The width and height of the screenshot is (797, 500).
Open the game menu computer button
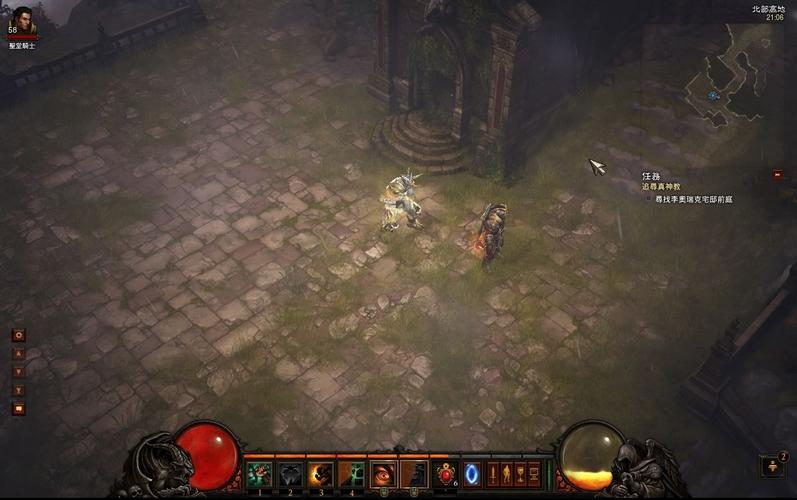click(x=535, y=472)
